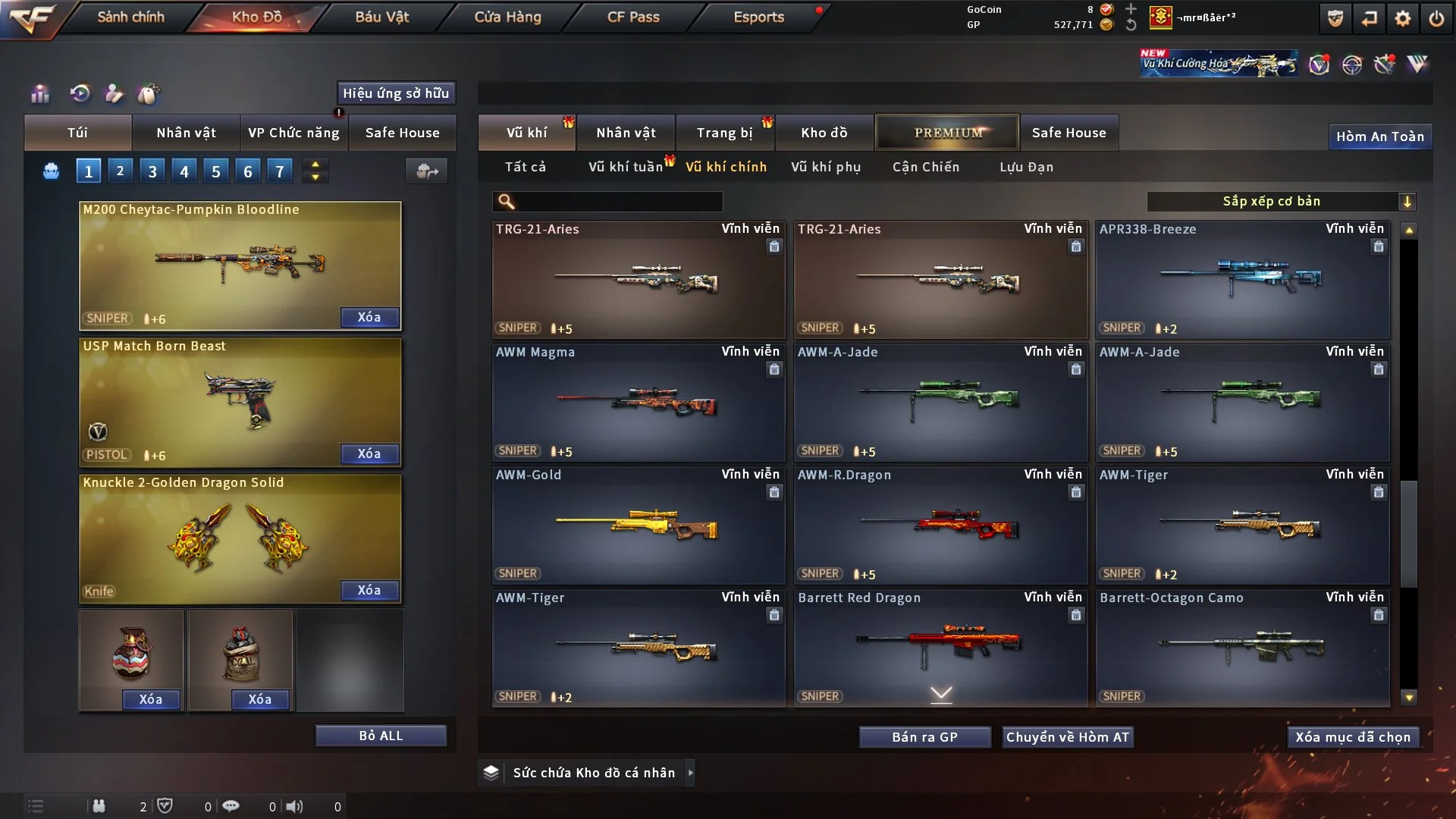Image resolution: width=1456 pixels, height=819 pixels.
Task: Pick the Barrett Red Dragon weapon
Action: tap(940, 648)
